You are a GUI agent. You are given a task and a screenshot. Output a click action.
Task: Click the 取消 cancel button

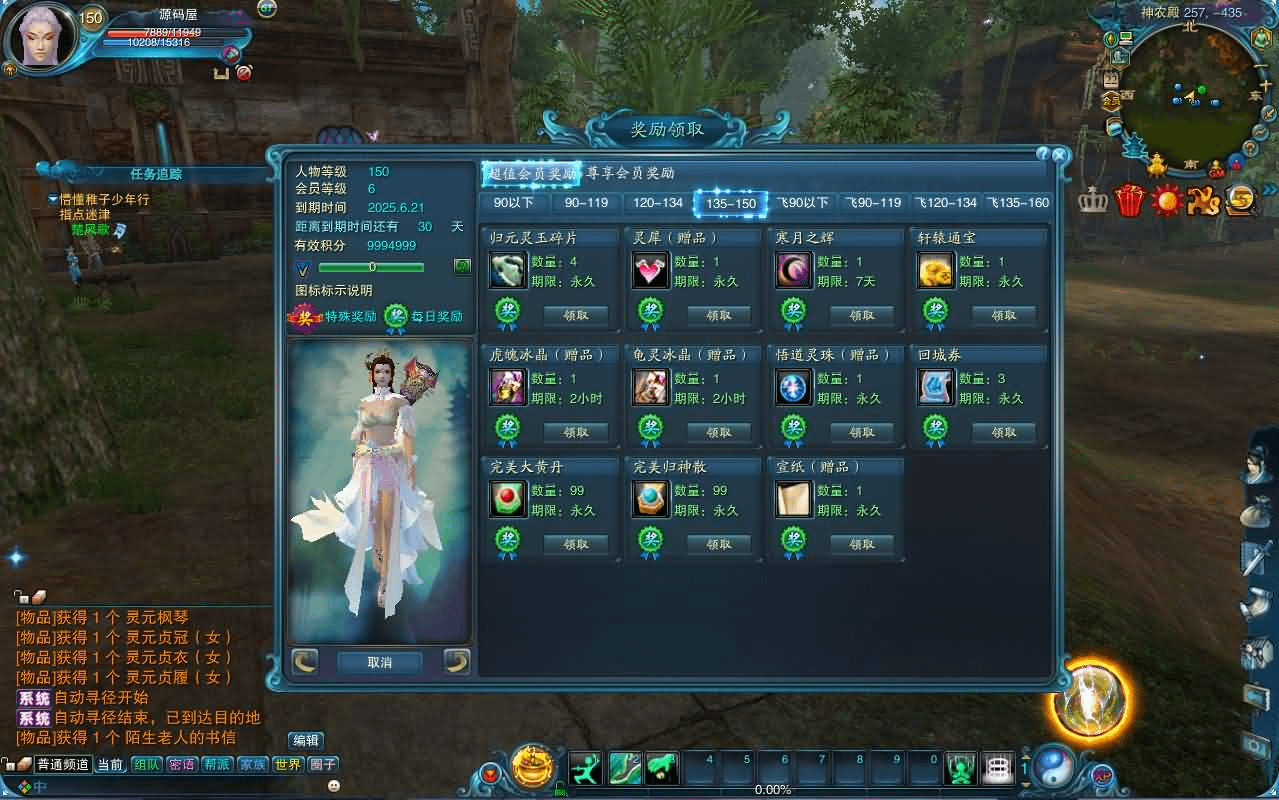380,662
